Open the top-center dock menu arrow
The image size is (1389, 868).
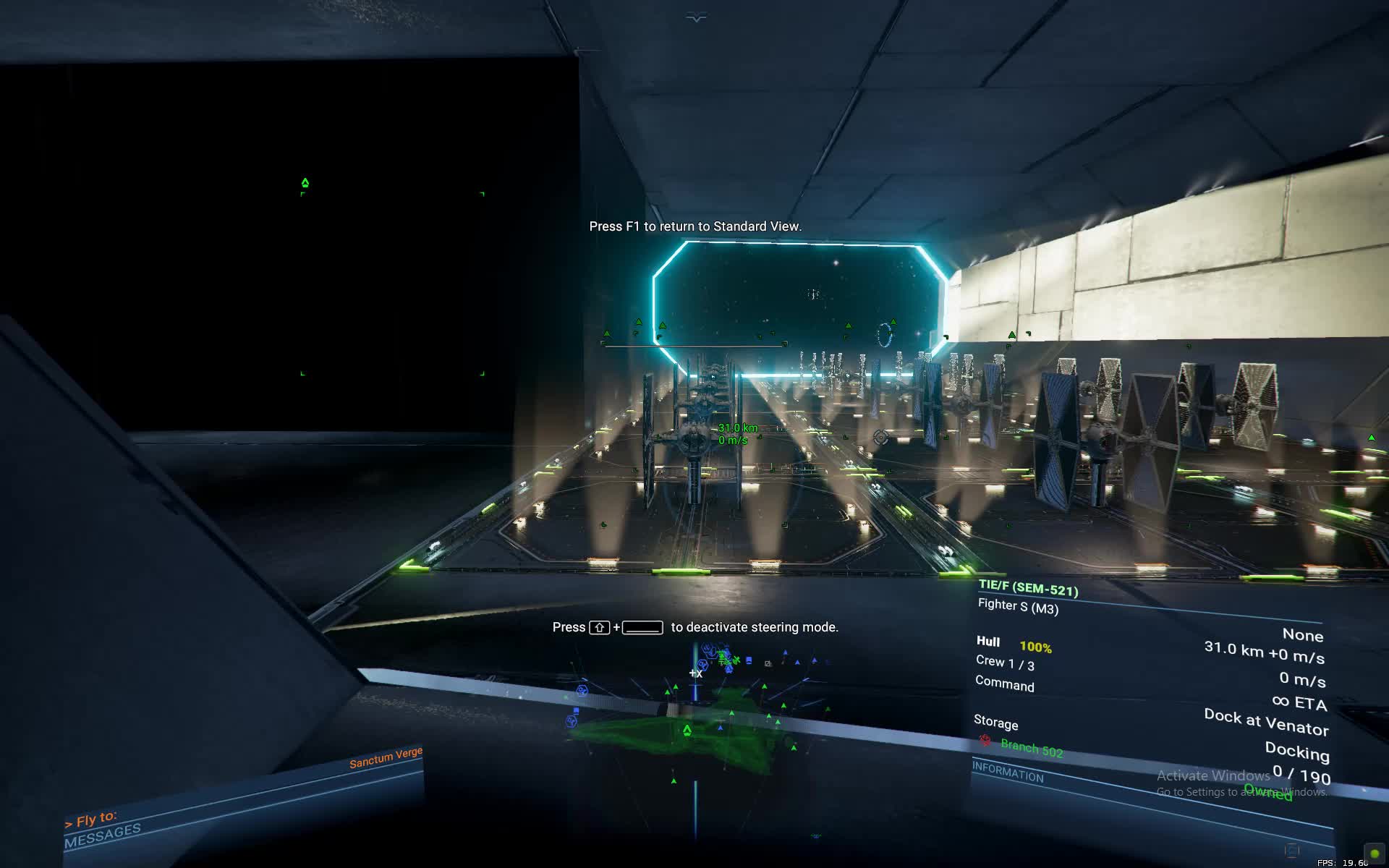(696, 18)
